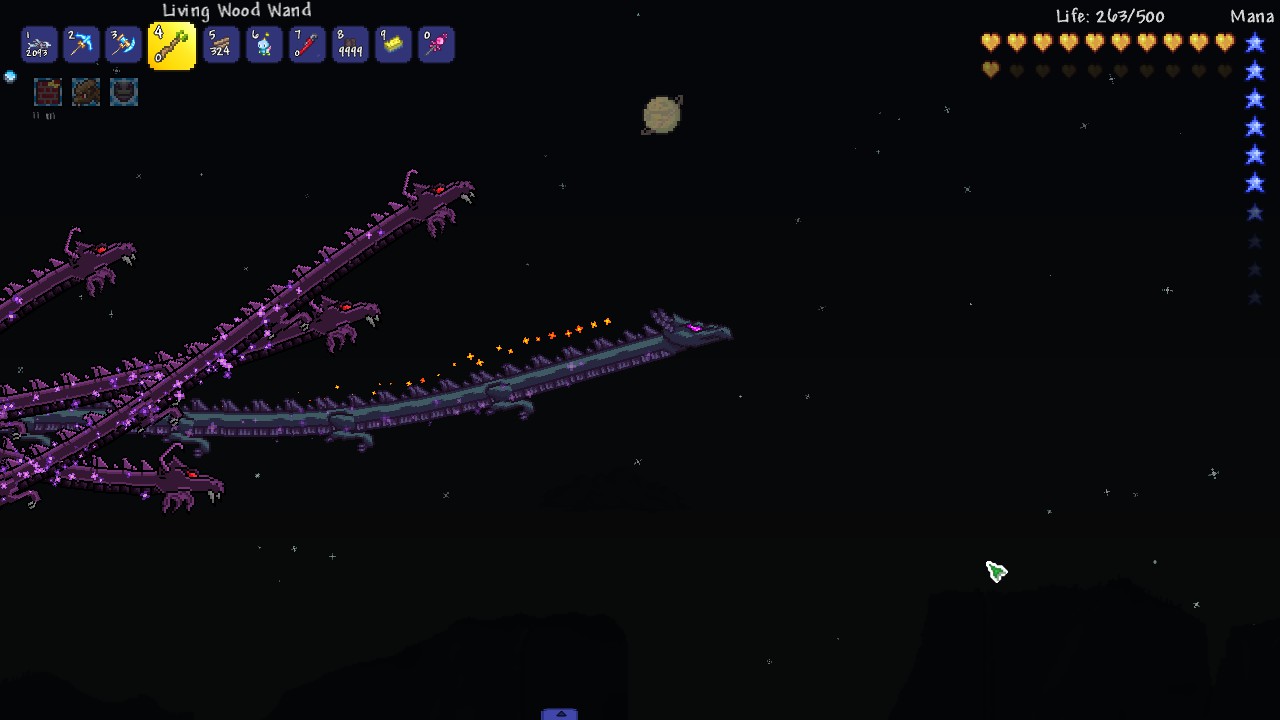
Task: Click the Mana label
Action: [x=1251, y=16]
